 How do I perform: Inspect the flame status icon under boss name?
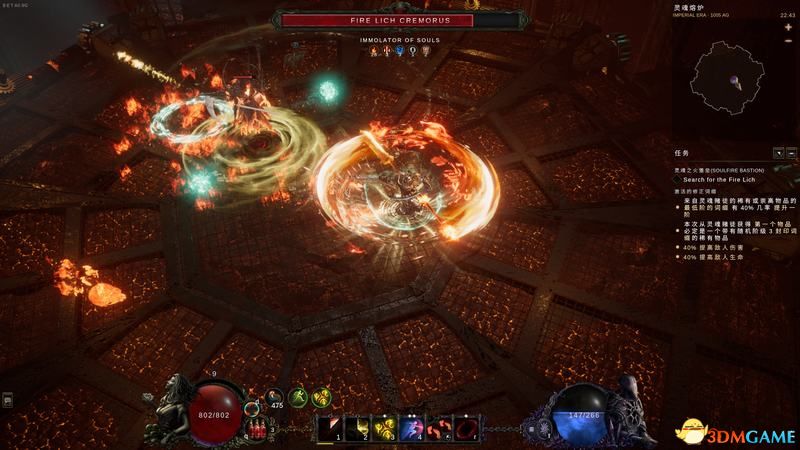375,51
